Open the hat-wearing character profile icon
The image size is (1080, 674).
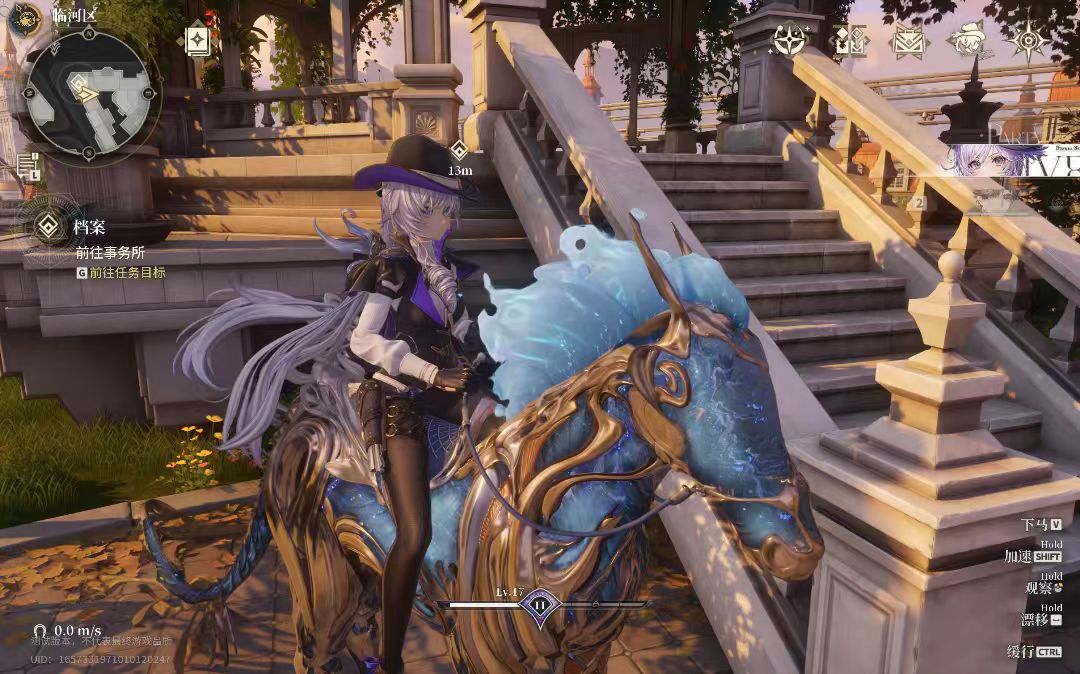[x=967, y=41]
